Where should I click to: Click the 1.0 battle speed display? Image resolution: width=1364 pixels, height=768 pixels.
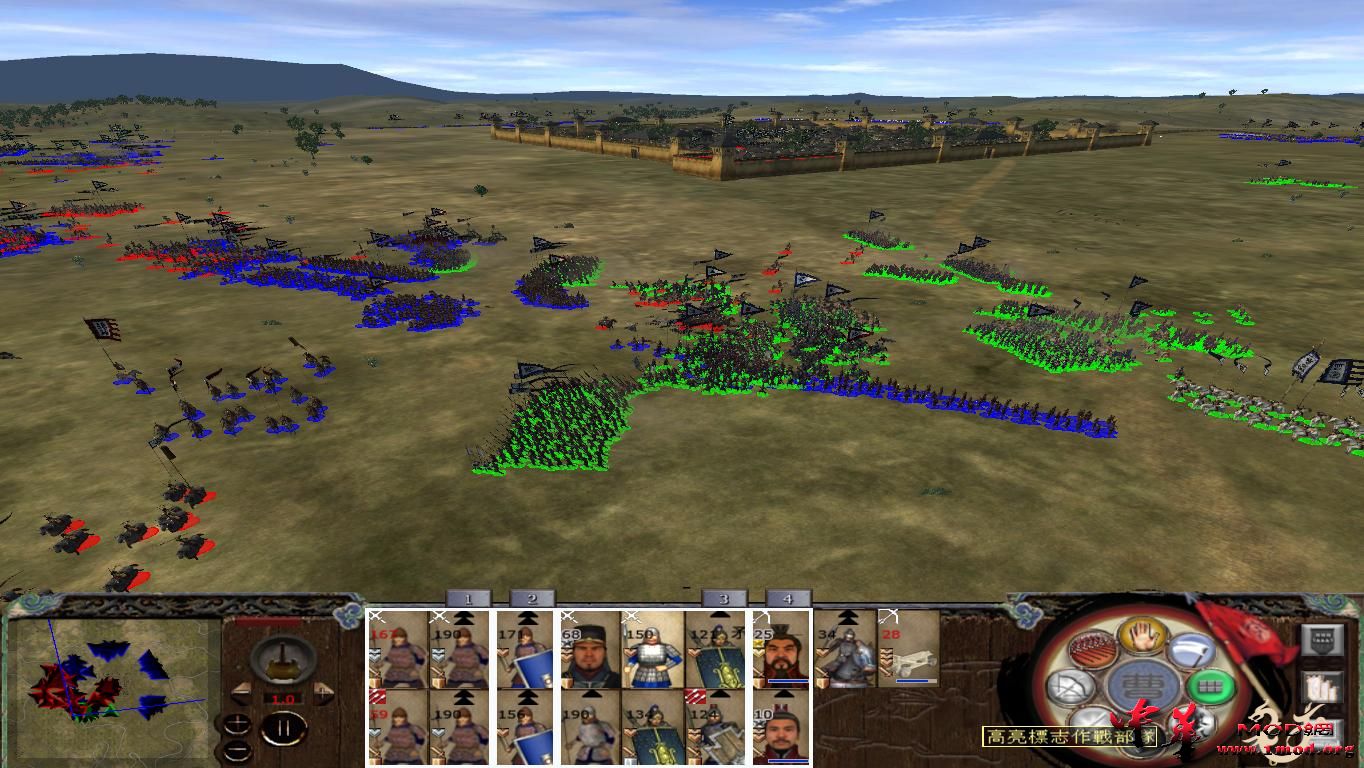click(x=283, y=698)
